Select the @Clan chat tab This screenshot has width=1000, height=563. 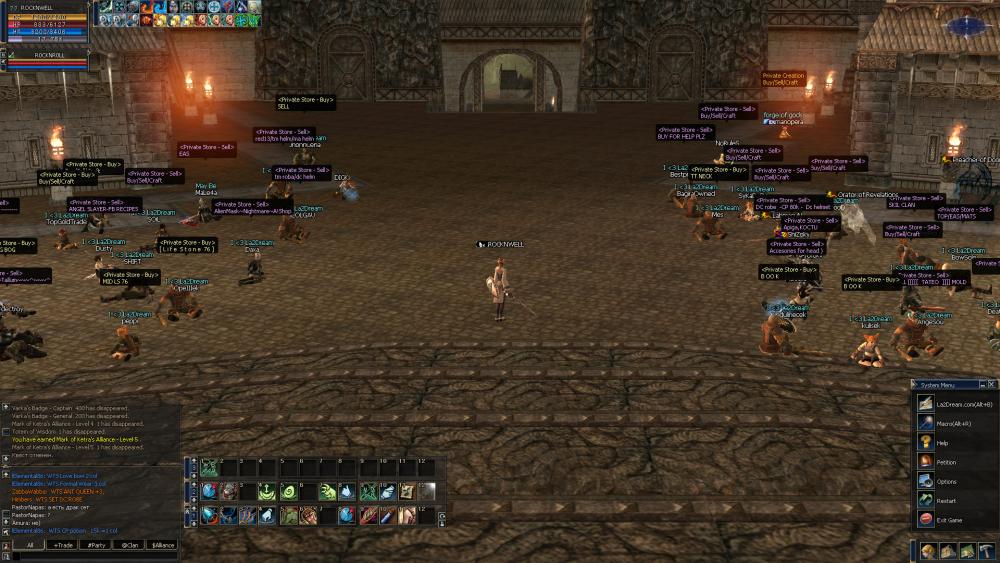129,545
